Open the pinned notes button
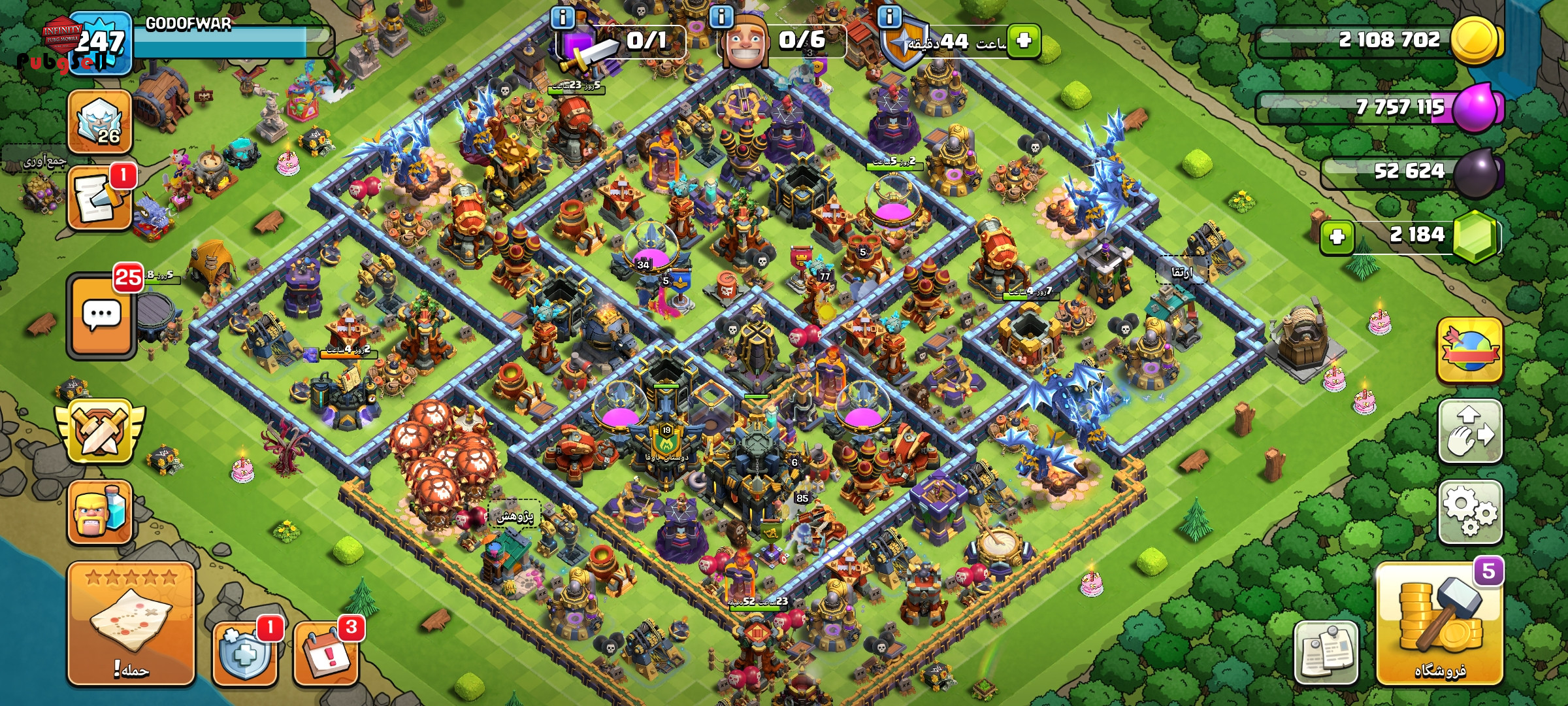Image resolution: width=1568 pixels, height=706 pixels. click(x=1326, y=652)
